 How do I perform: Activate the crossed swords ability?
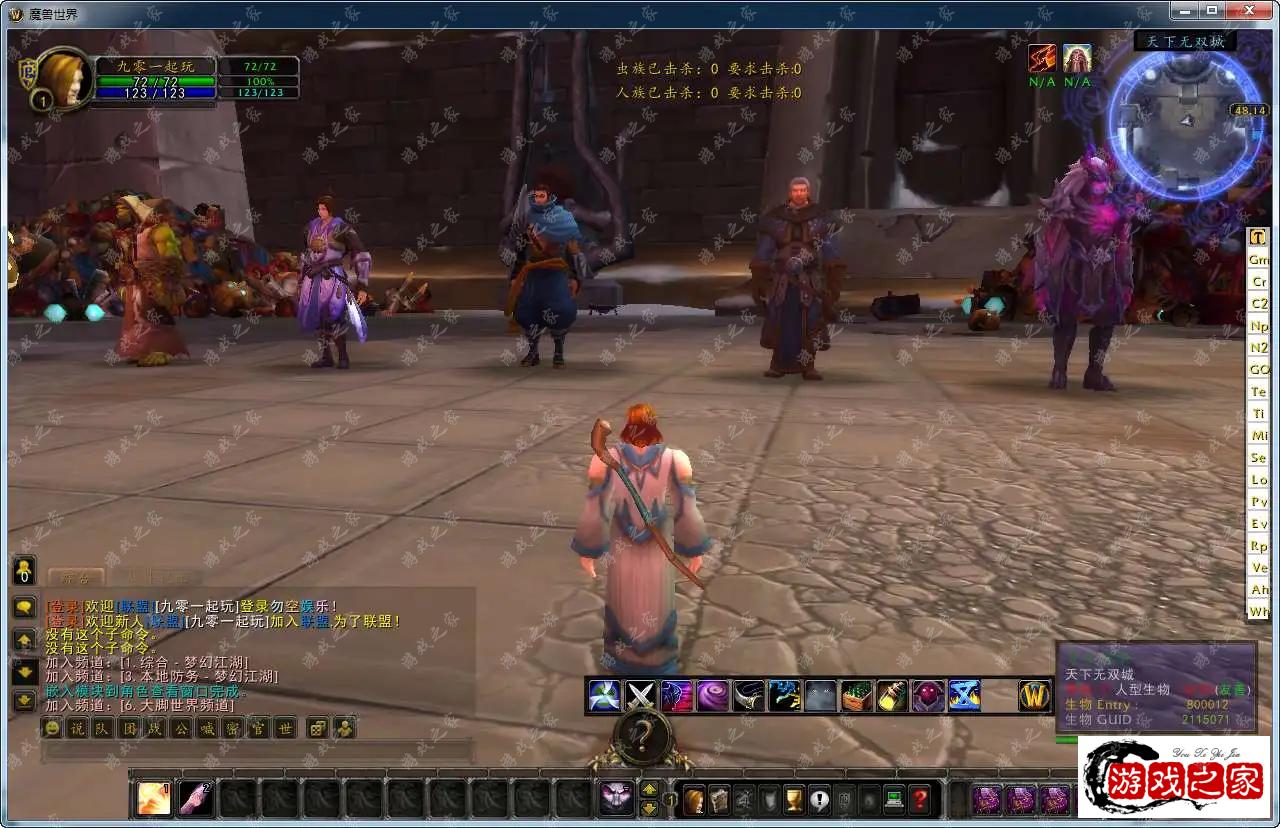click(640, 695)
